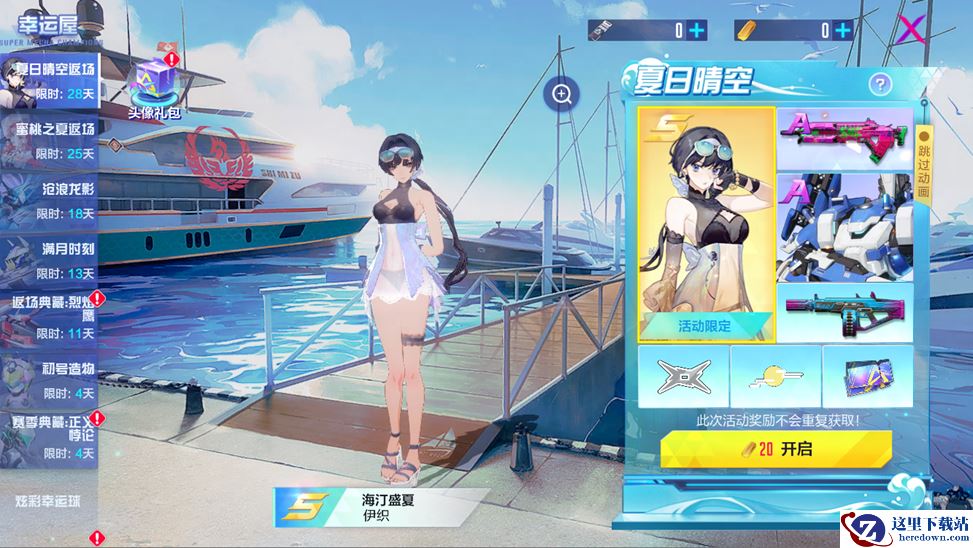
Task: Zoom in with the magnifier icon
Action: coord(562,95)
